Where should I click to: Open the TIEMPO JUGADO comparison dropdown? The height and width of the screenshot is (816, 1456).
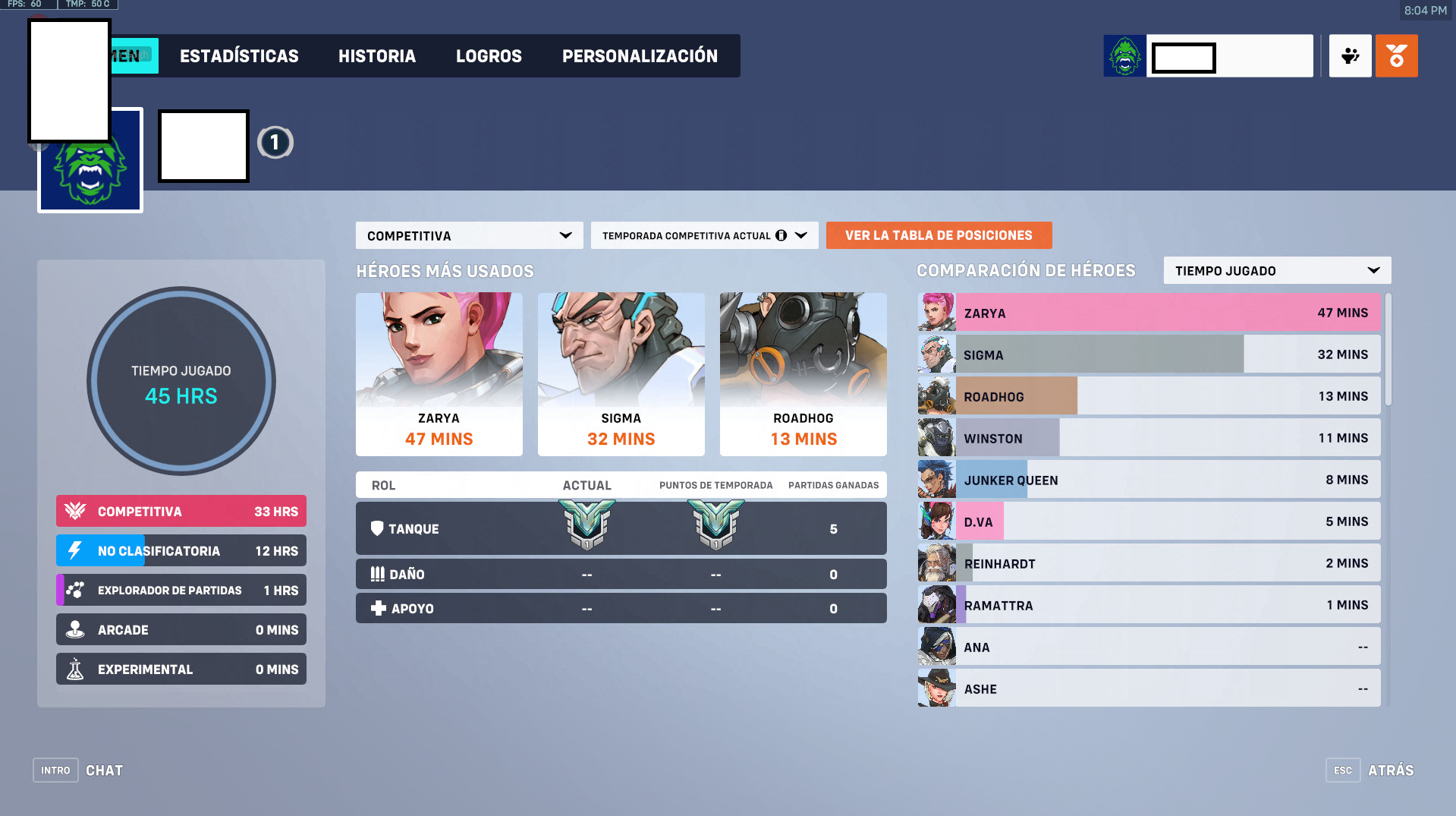[x=1277, y=269]
